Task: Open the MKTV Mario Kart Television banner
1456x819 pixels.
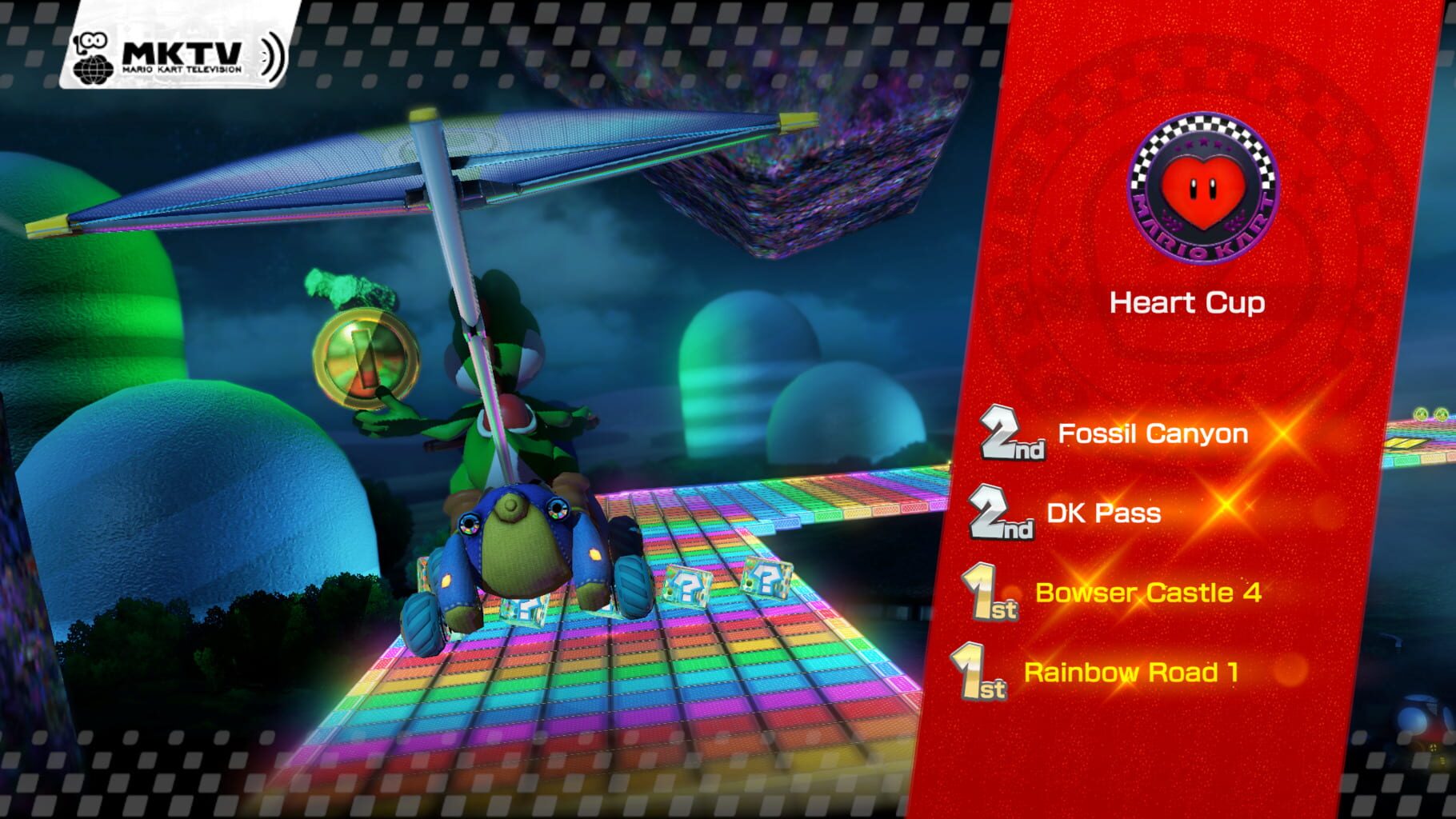Action: [176, 44]
